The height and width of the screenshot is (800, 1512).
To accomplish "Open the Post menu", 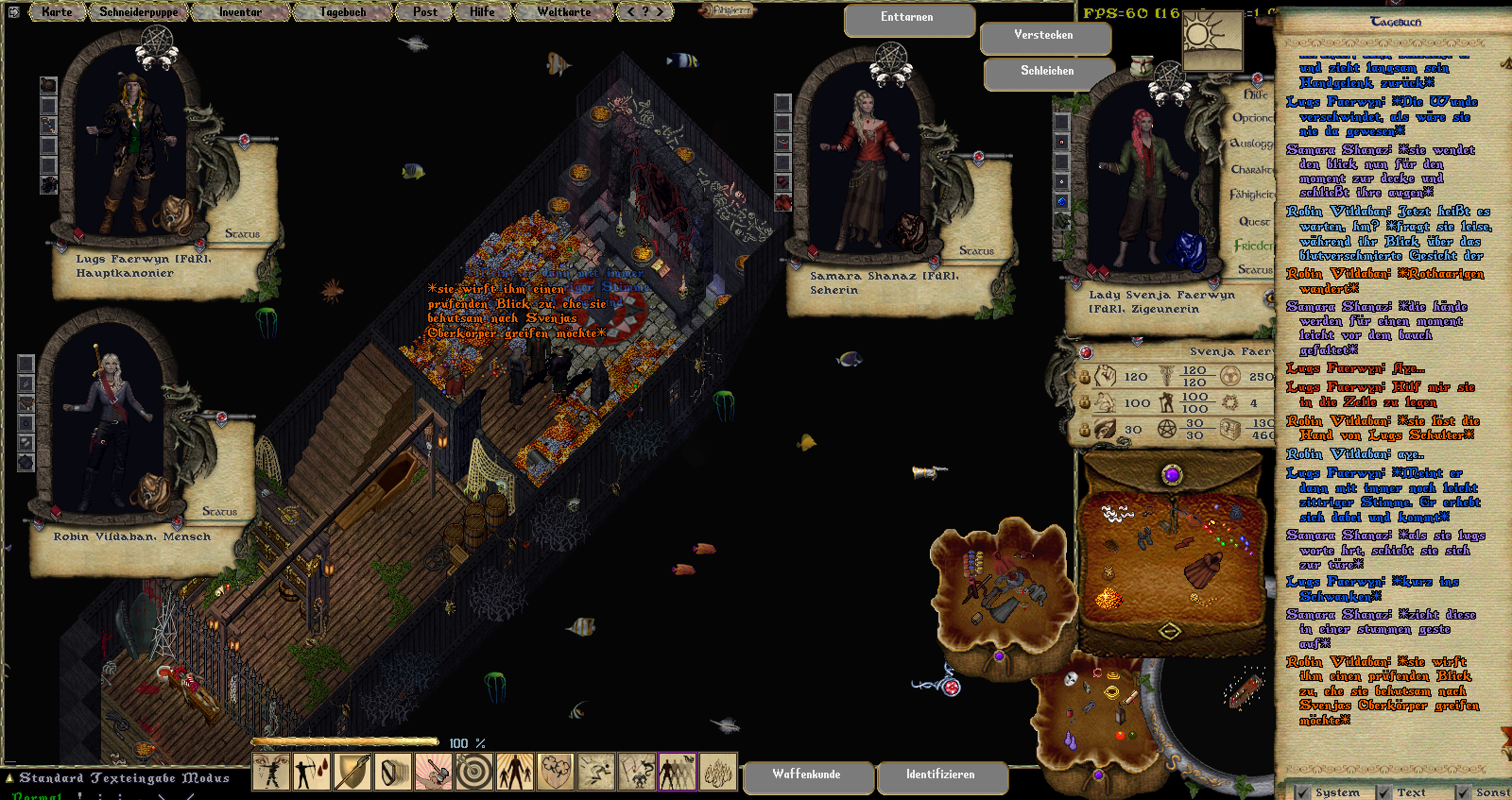I will pos(425,12).
